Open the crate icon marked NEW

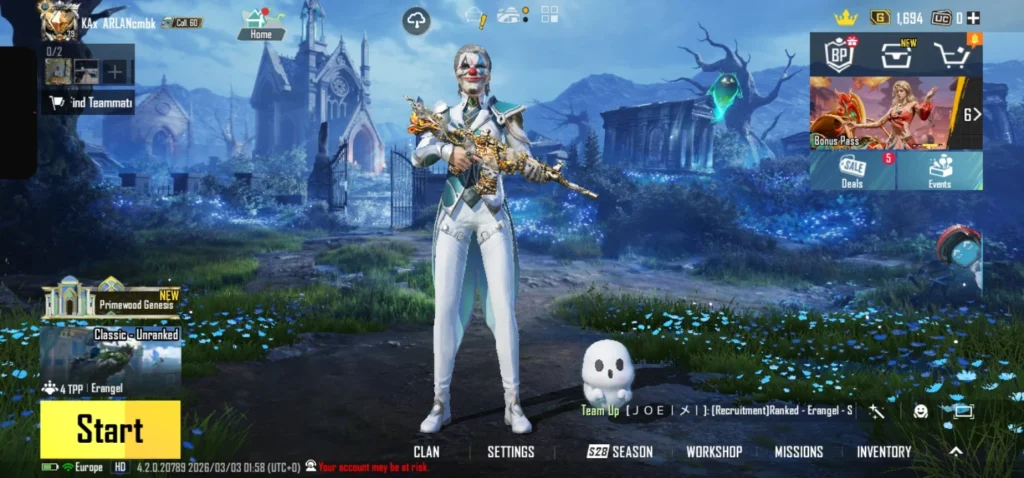[x=896, y=55]
